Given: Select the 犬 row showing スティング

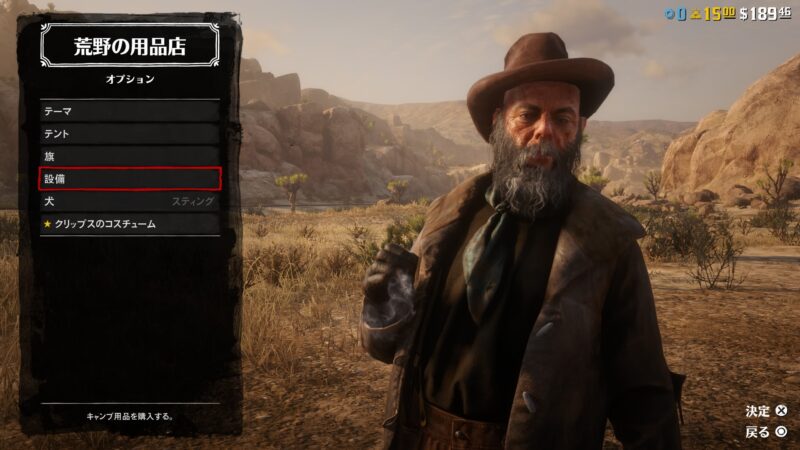Looking at the screenshot, I should (129, 202).
